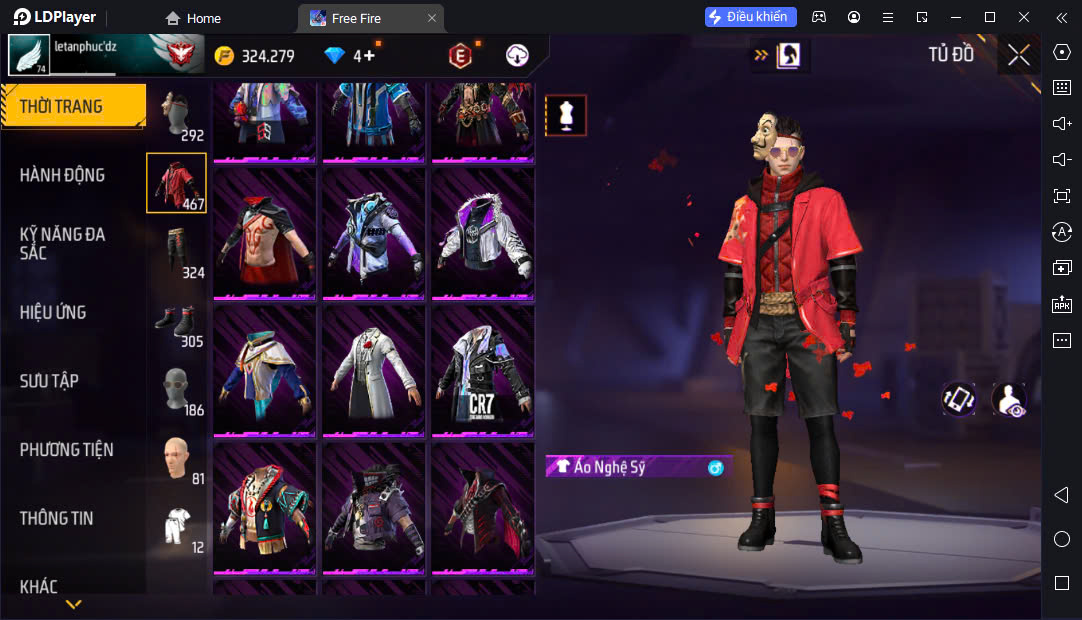This screenshot has width=1082, height=620.
Task: Go to the SƯU TẬP category
Action: (x=49, y=381)
